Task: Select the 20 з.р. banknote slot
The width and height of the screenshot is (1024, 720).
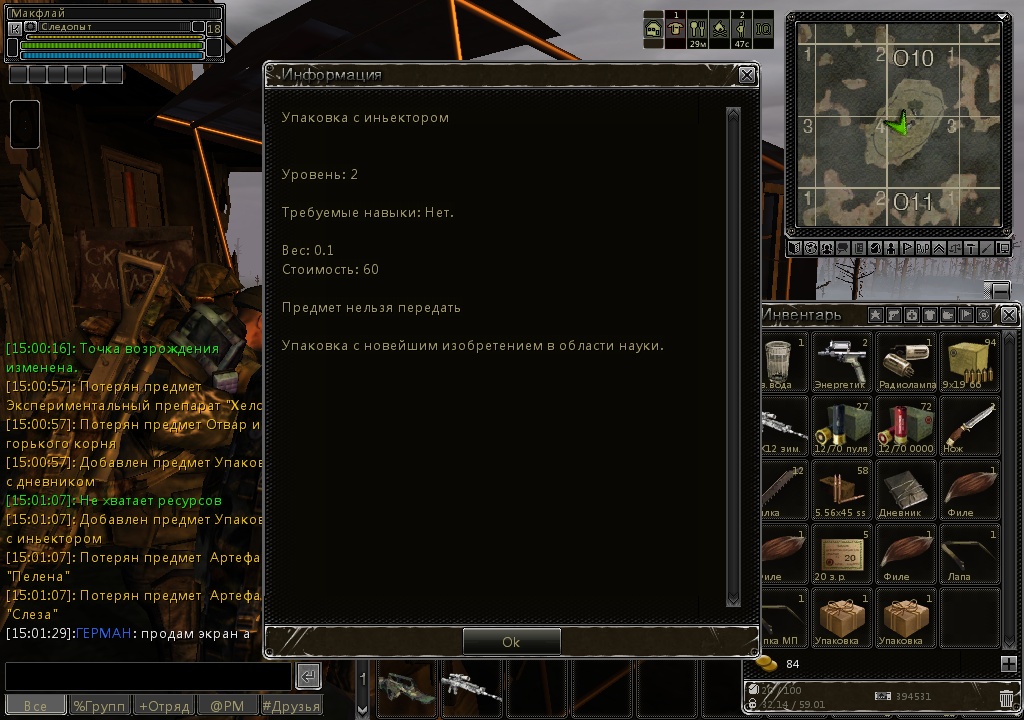Action: pos(840,554)
